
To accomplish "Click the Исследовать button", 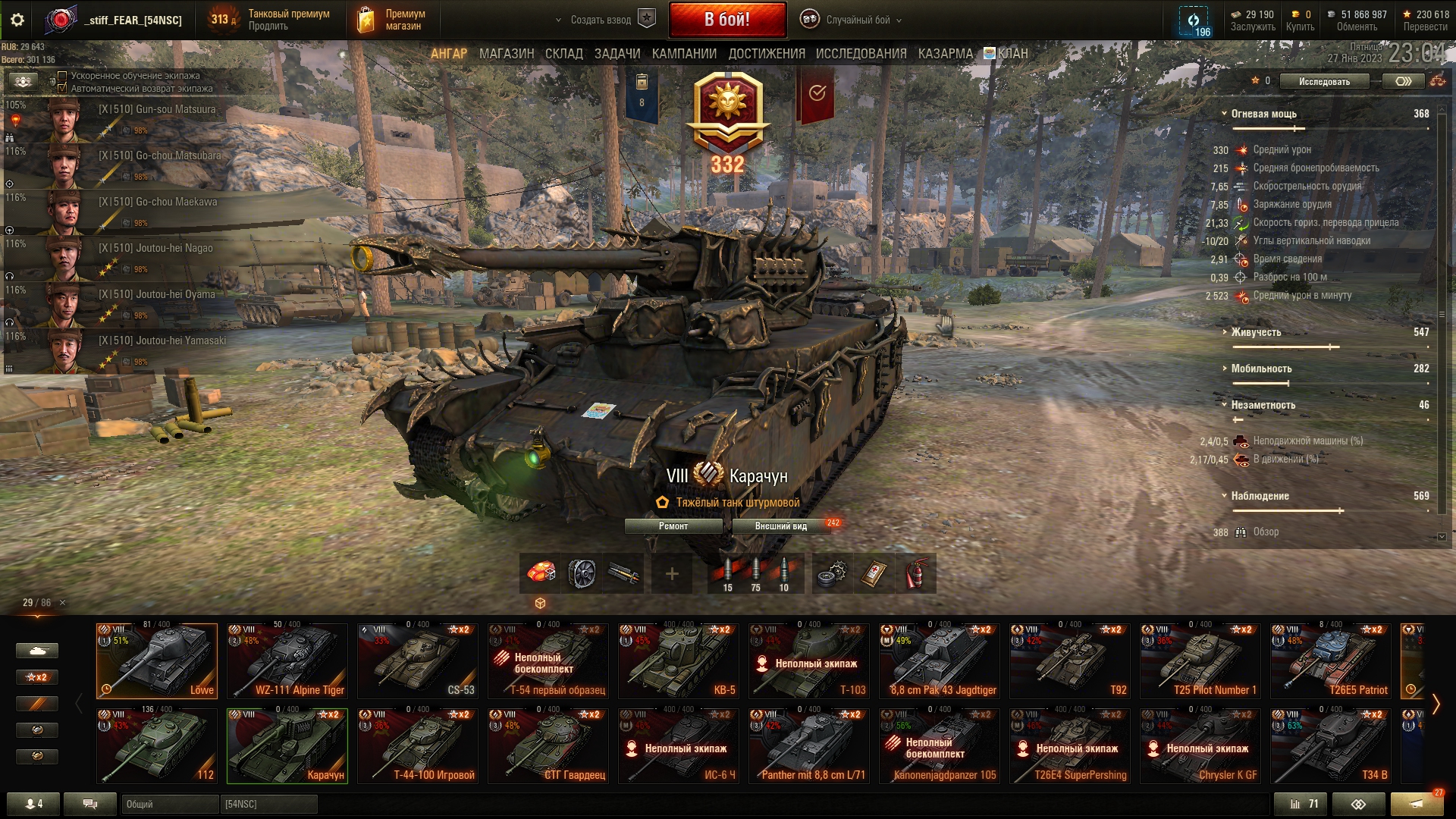I will pyautogui.click(x=1324, y=81).
